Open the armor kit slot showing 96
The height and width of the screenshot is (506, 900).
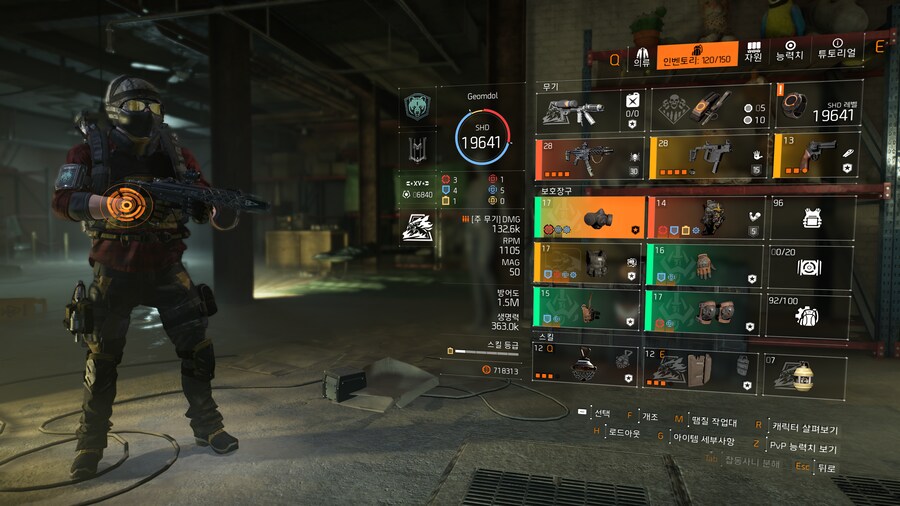tap(811, 217)
